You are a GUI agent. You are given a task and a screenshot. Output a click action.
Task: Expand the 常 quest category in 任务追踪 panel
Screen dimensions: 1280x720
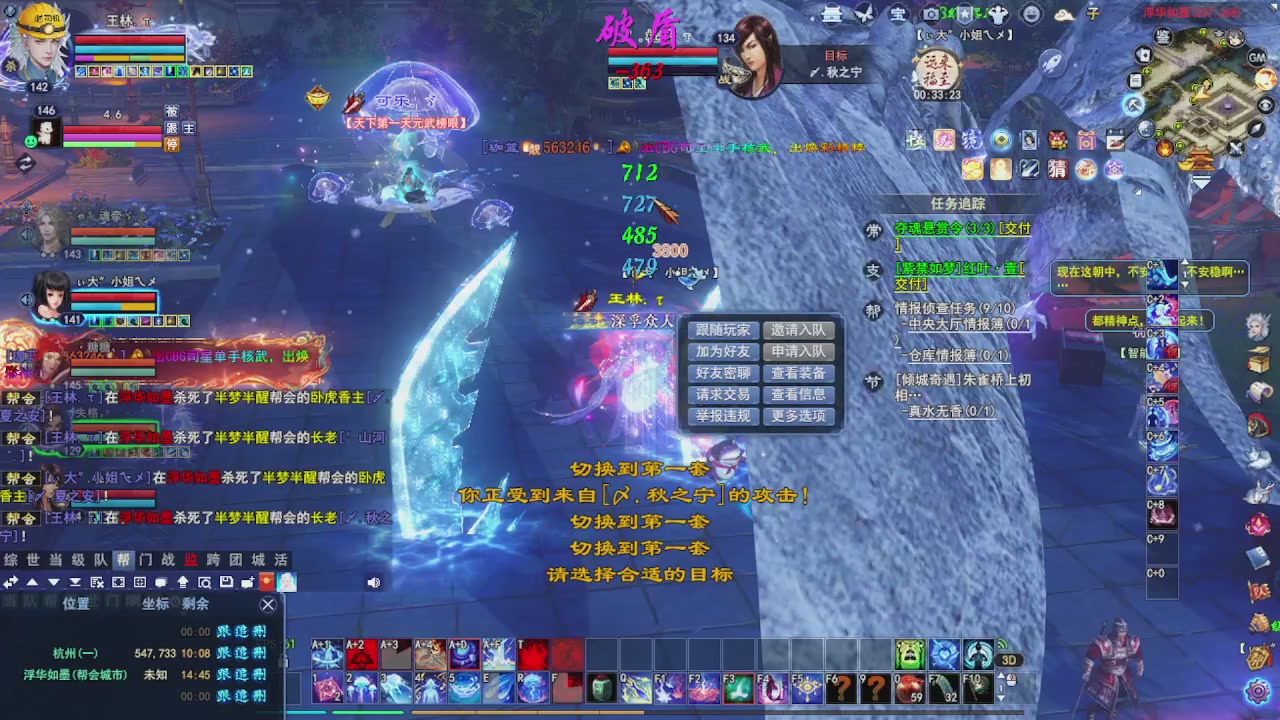click(873, 229)
